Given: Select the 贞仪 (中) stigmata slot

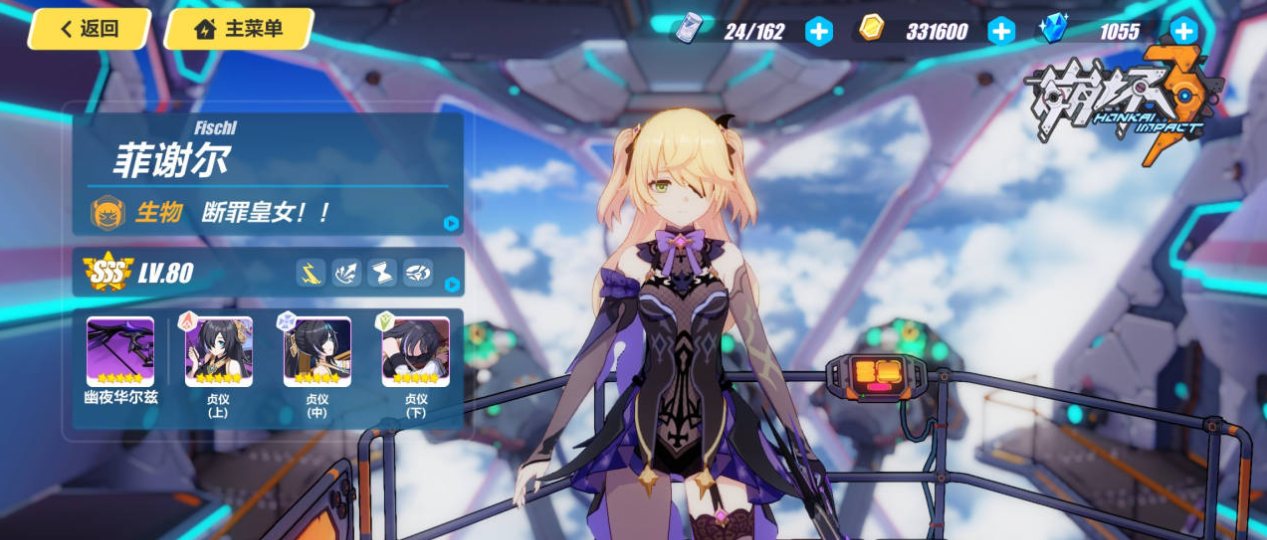Looking at the screenshot, I should [x=317, y=352].
